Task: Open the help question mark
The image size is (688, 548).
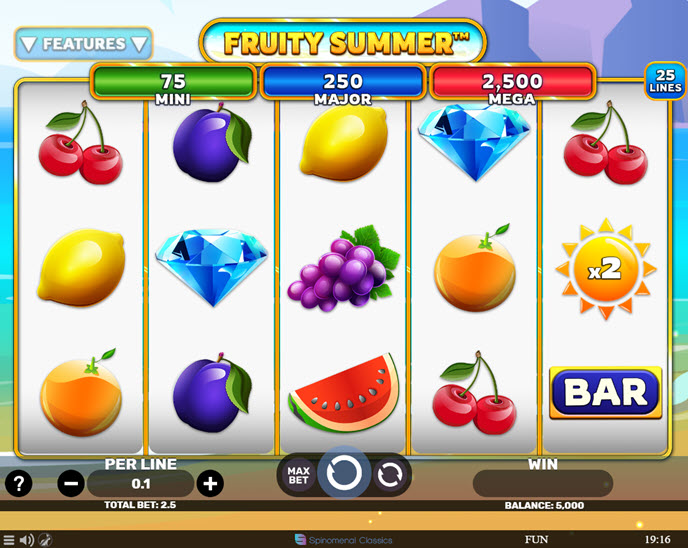Action: [x=19, y=484]
